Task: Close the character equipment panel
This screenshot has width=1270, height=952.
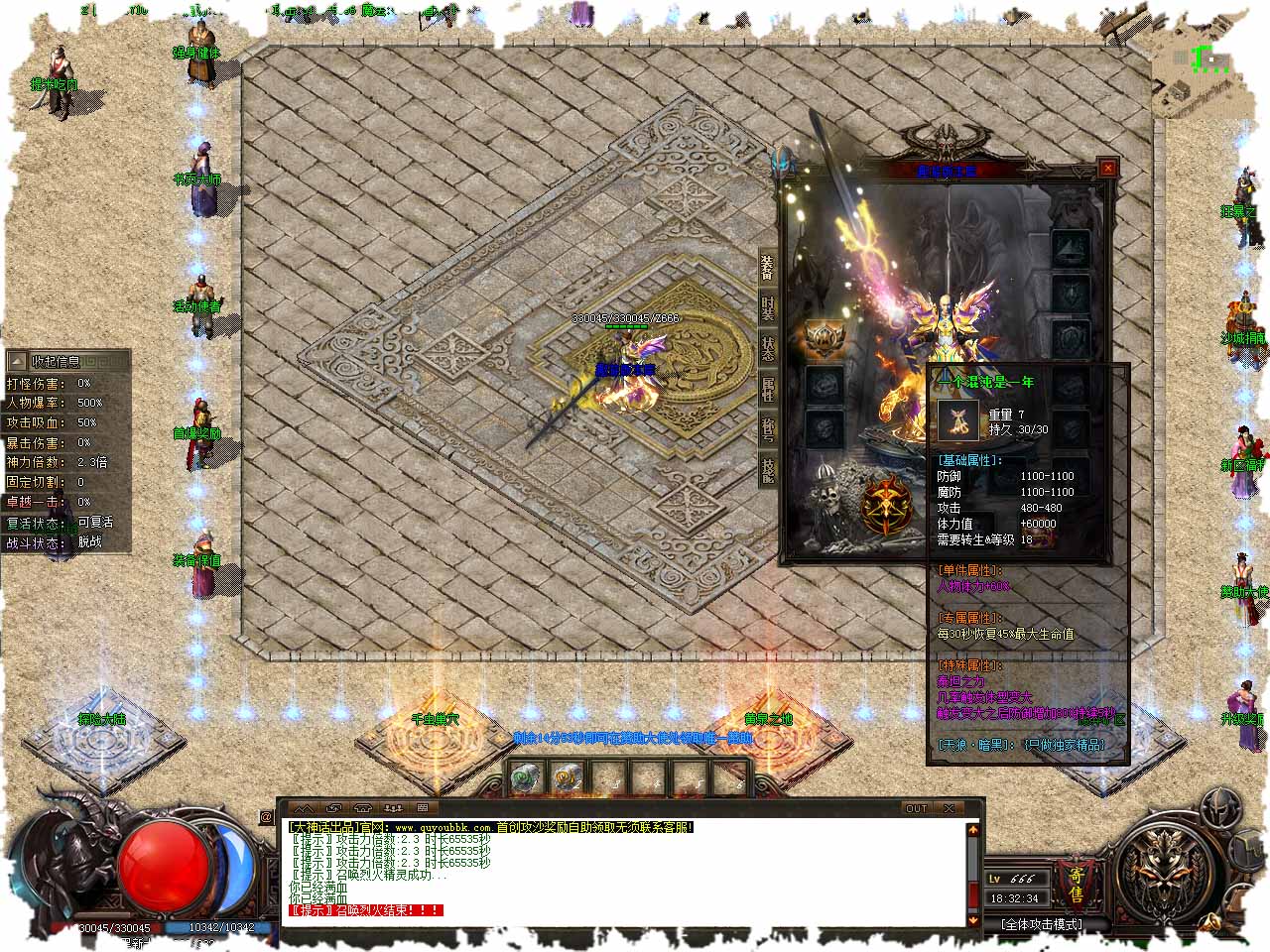Action: (x=1108, y=169)
